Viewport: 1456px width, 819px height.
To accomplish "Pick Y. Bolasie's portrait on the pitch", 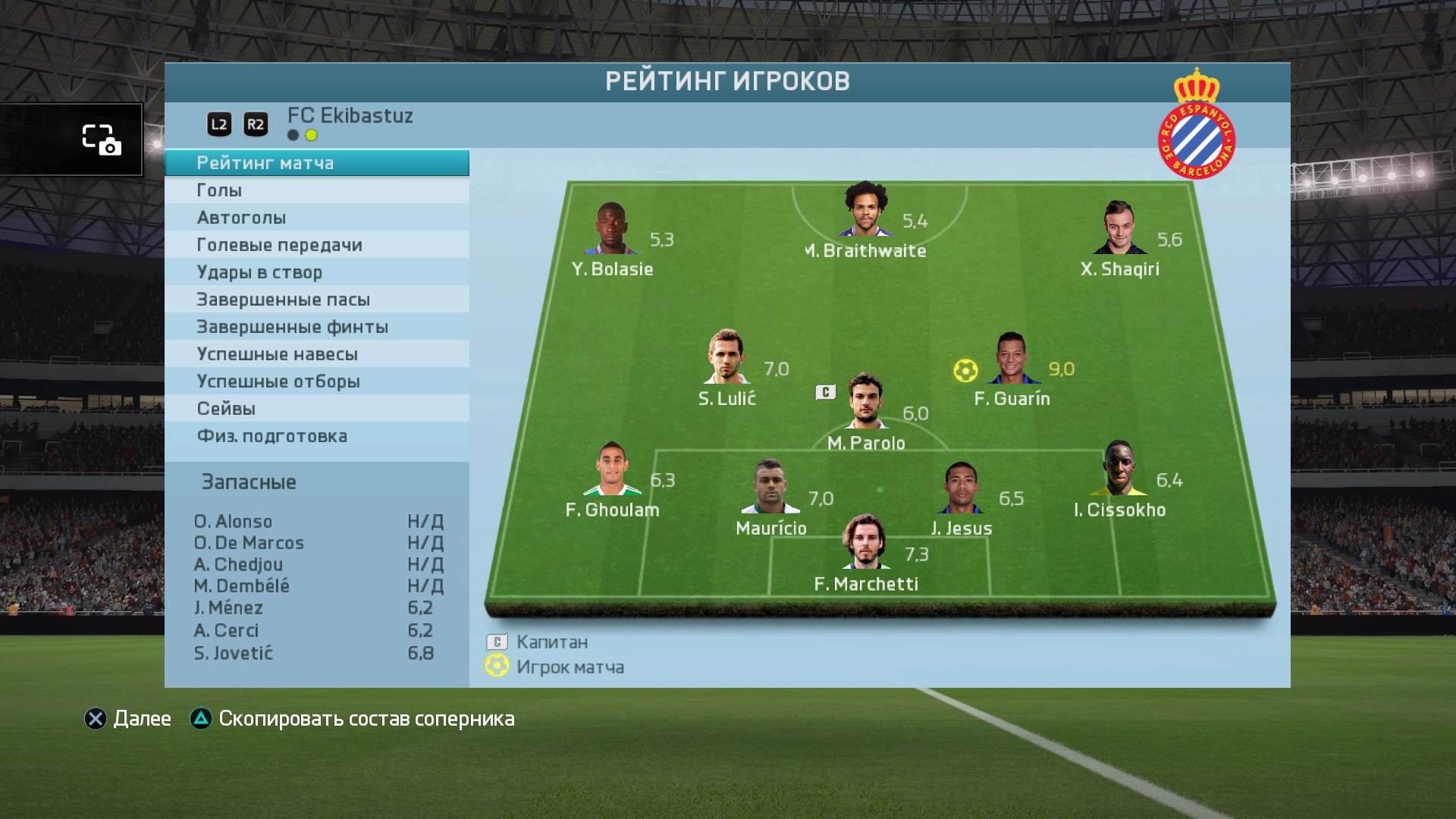I will (x=611, y=228).
